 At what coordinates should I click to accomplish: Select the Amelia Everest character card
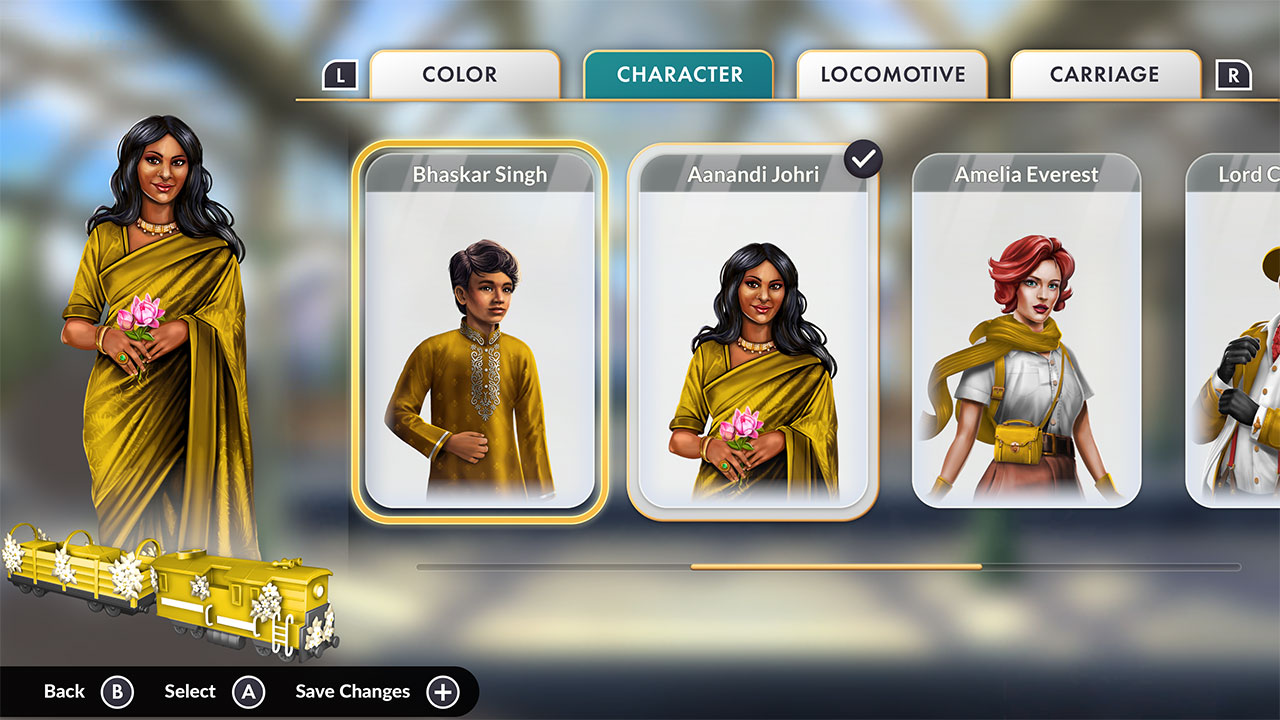point(1024,330)
